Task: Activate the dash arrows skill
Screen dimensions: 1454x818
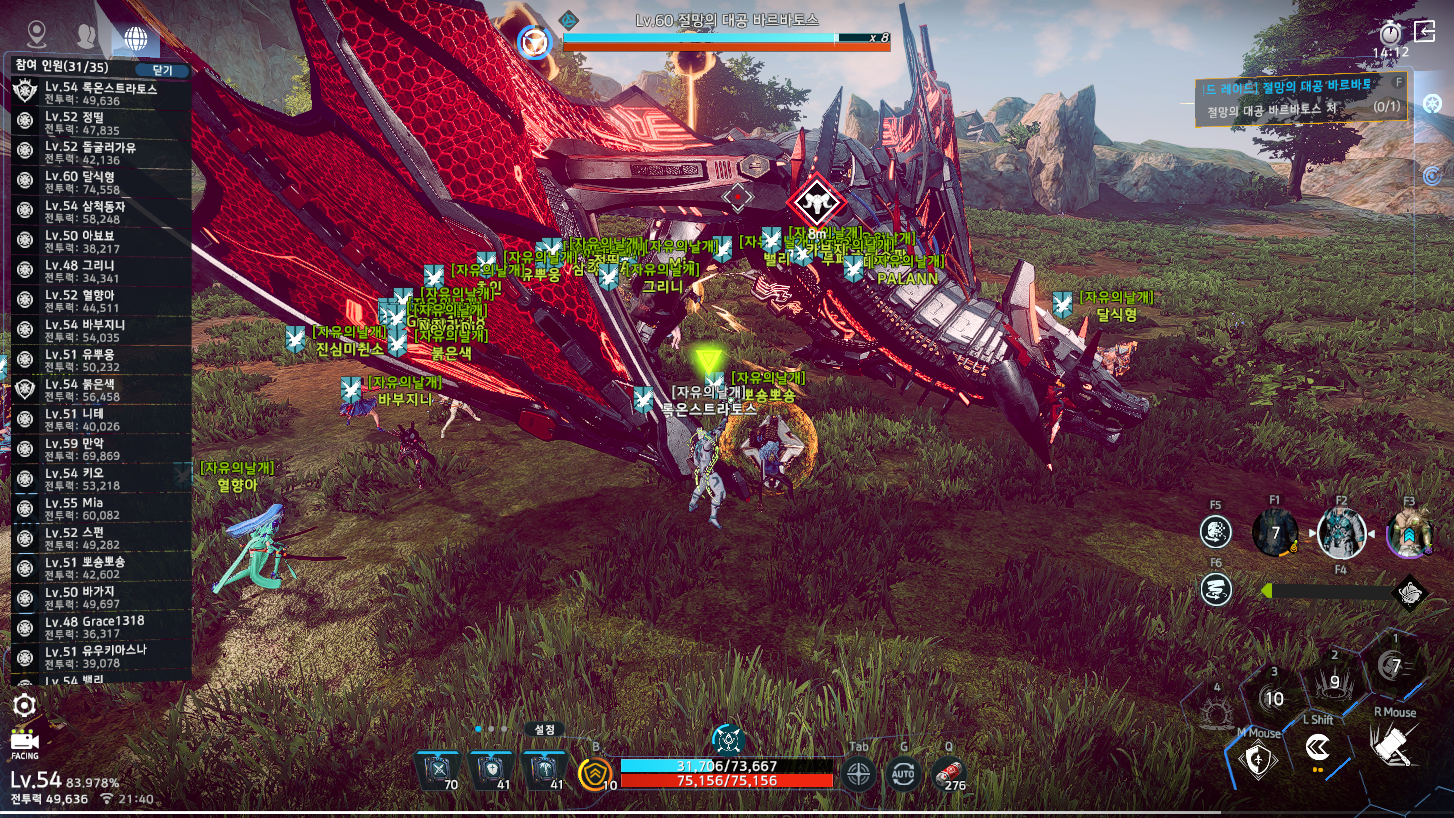Action: click(1318, 747)
